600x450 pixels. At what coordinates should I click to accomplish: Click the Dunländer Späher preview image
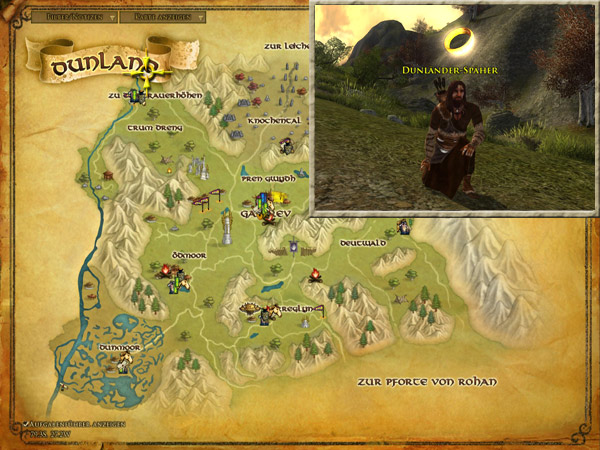tap(455, 108)
